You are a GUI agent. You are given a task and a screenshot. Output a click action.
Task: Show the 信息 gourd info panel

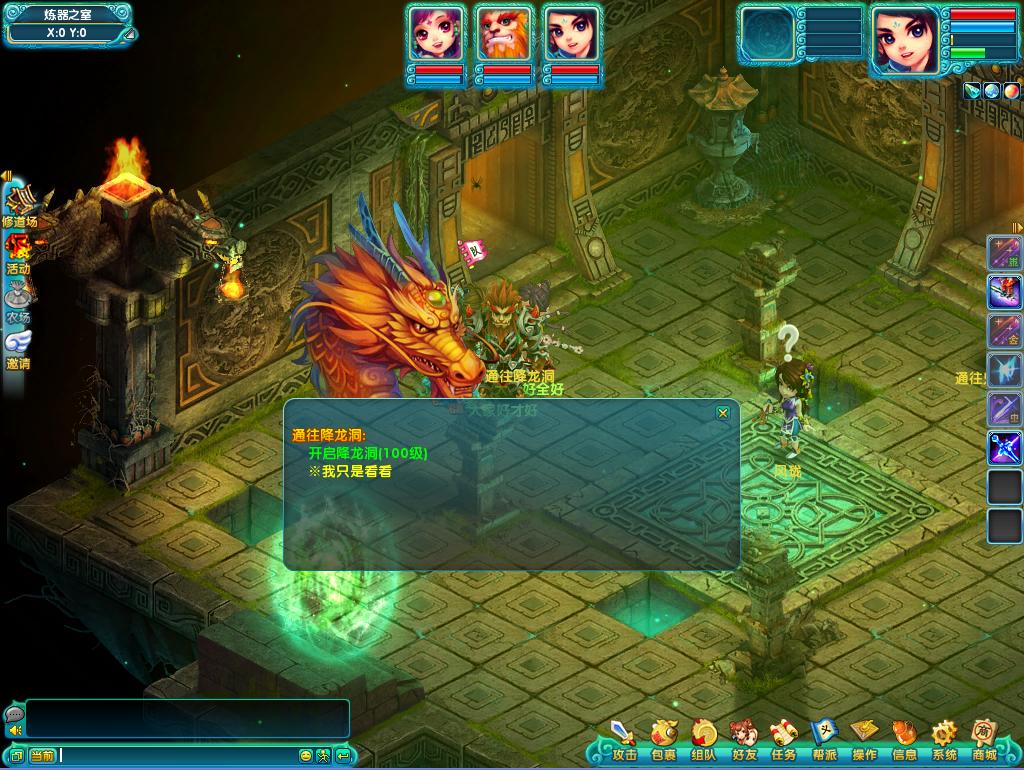(904, 740)
